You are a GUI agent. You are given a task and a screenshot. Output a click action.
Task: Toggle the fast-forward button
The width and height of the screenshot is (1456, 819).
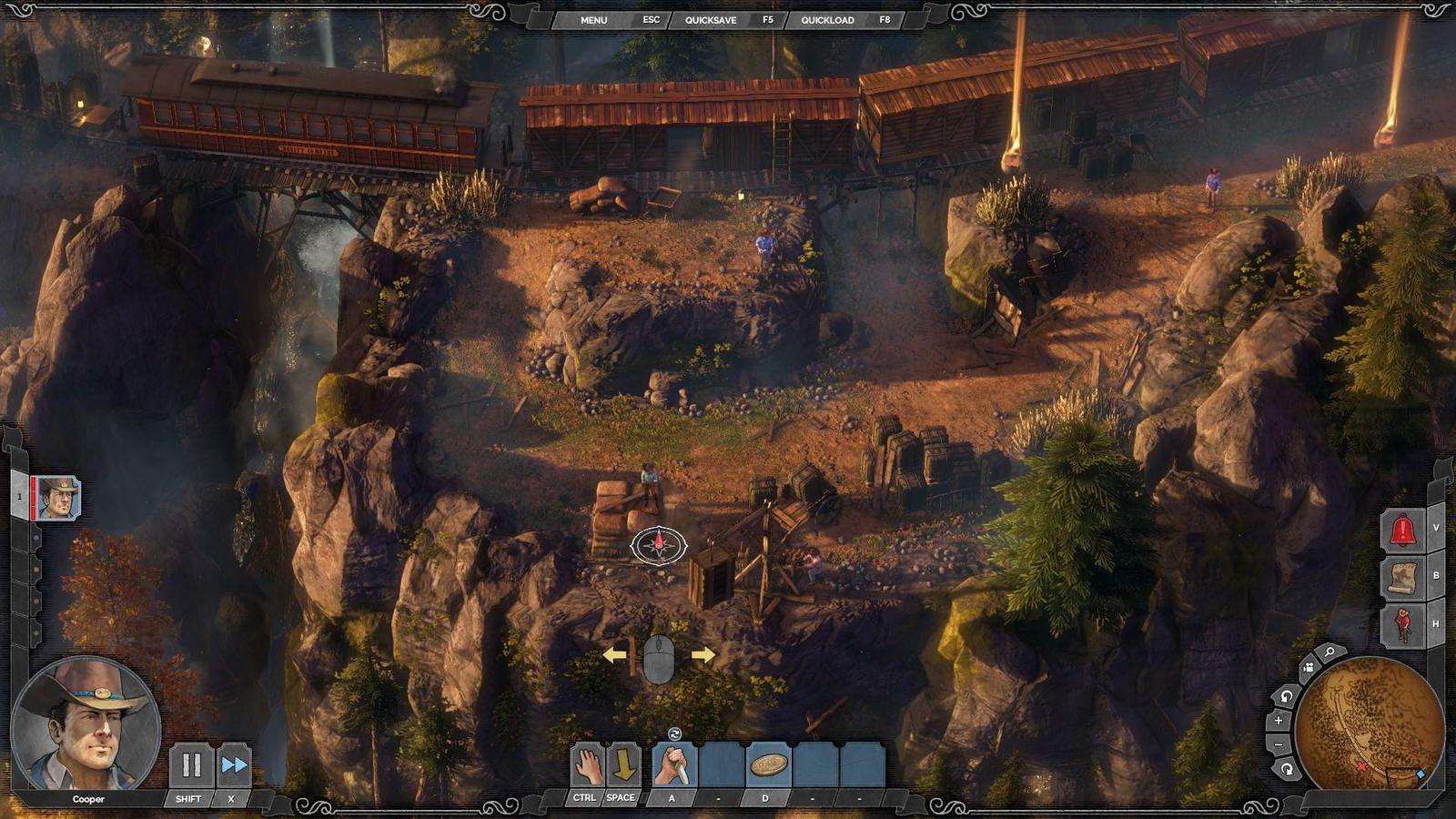pos(234,765)
